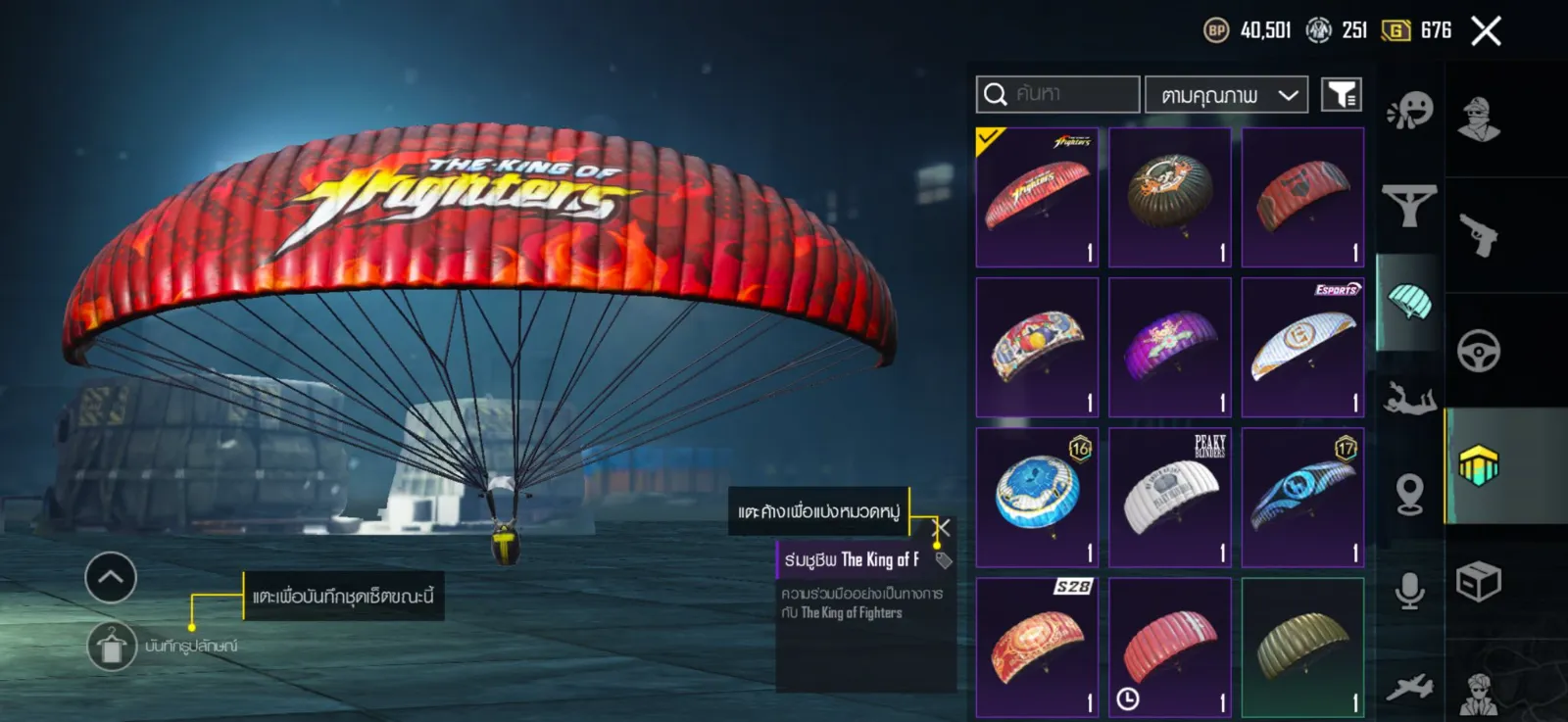Close the inventory screen
Image resolution: width=1568 pixels, height=722 pixels.
(1486, 31)
